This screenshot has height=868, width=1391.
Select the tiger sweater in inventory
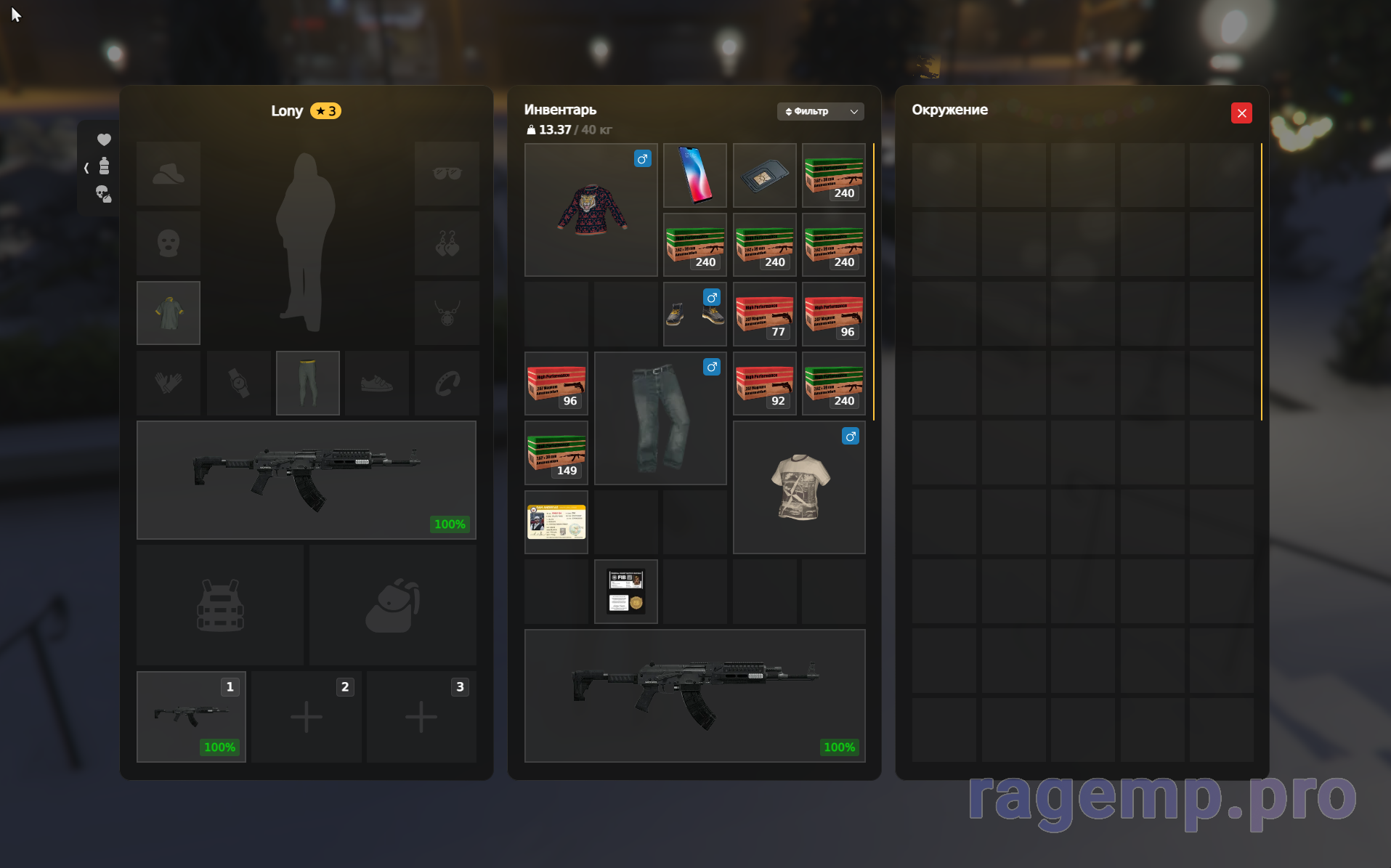(x=591, y=210)
